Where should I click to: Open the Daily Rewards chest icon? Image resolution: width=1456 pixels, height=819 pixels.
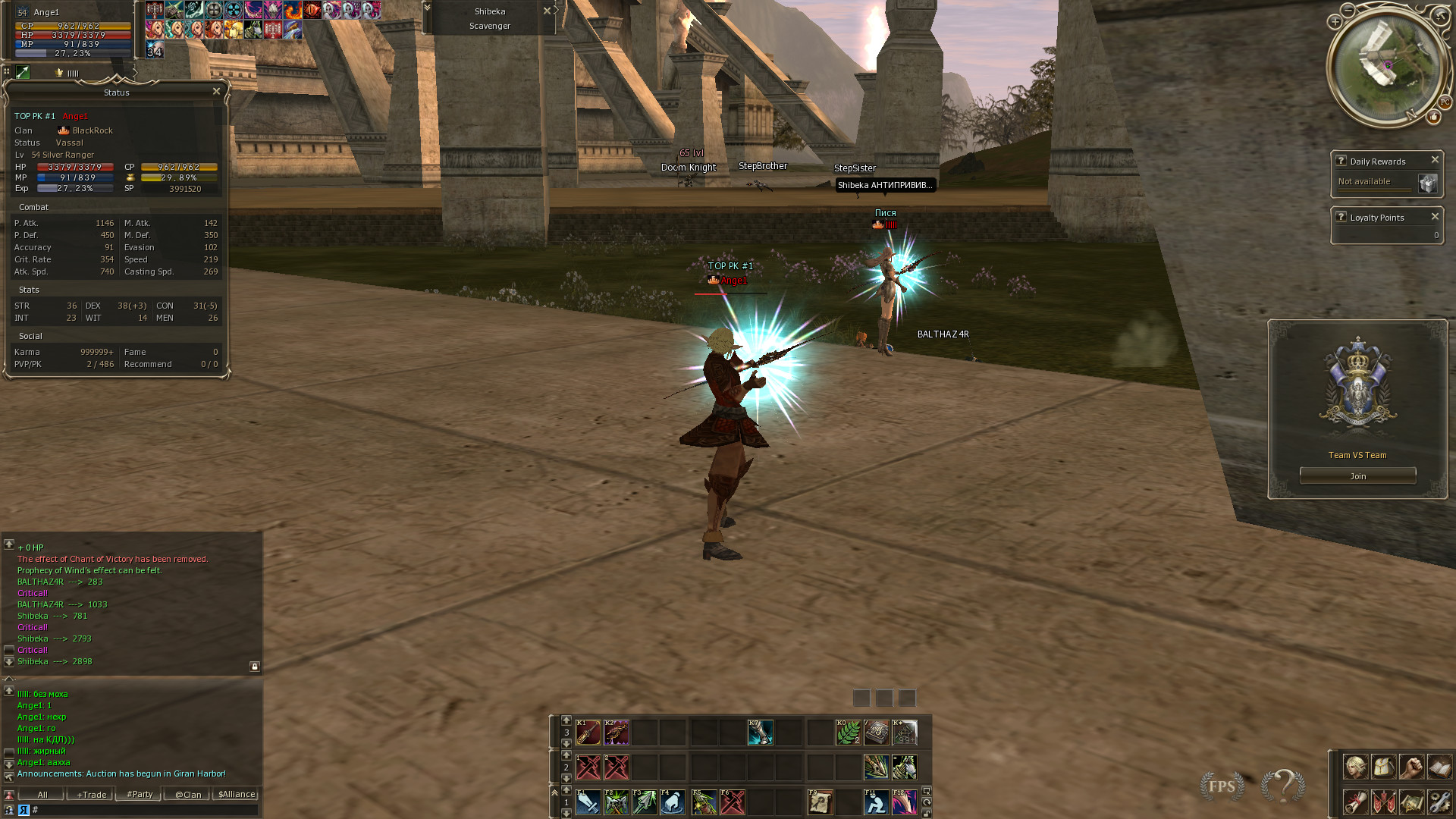[1427, 184]
